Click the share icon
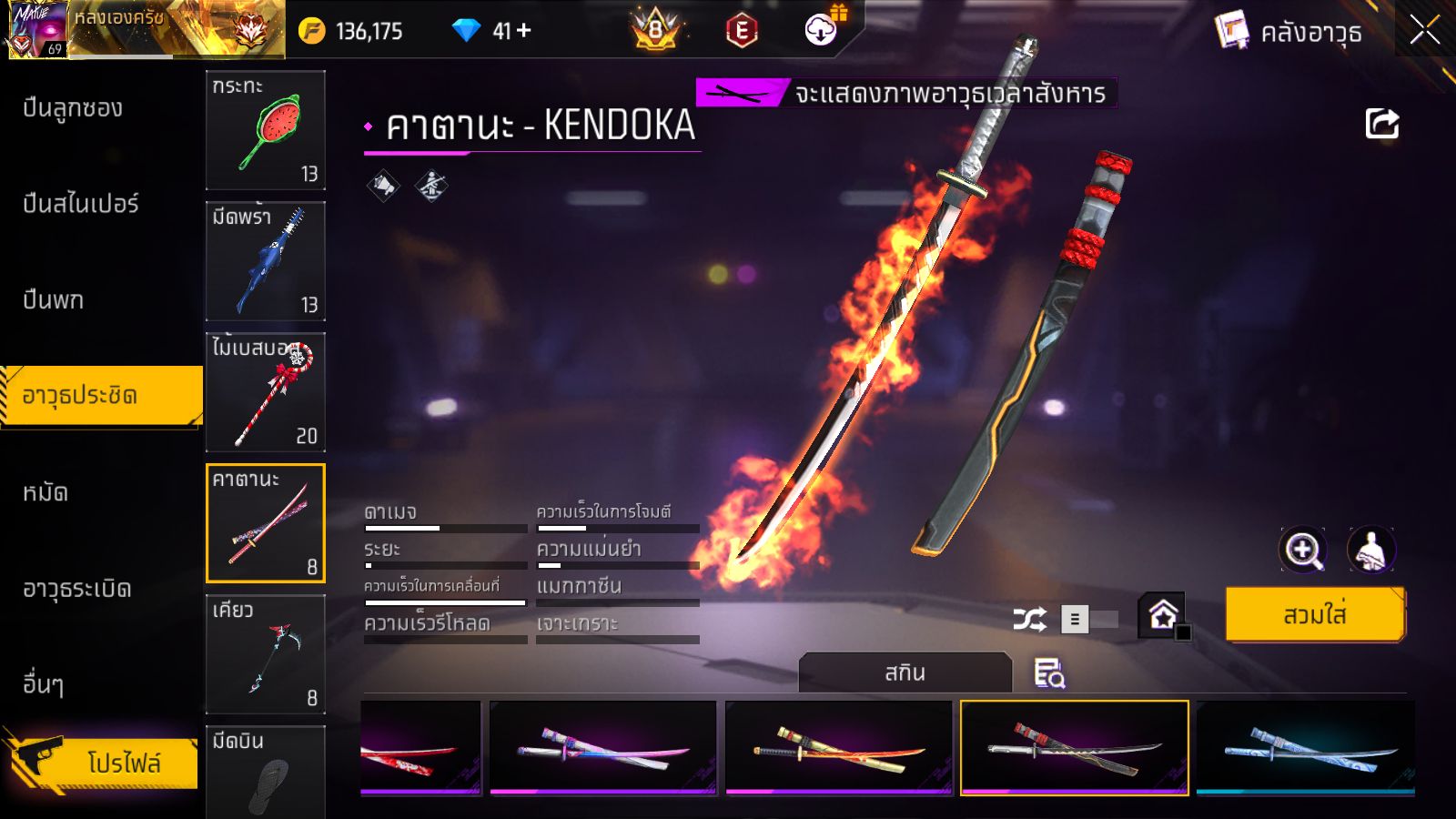The image size is (1456, 819). pos(1381,124)
